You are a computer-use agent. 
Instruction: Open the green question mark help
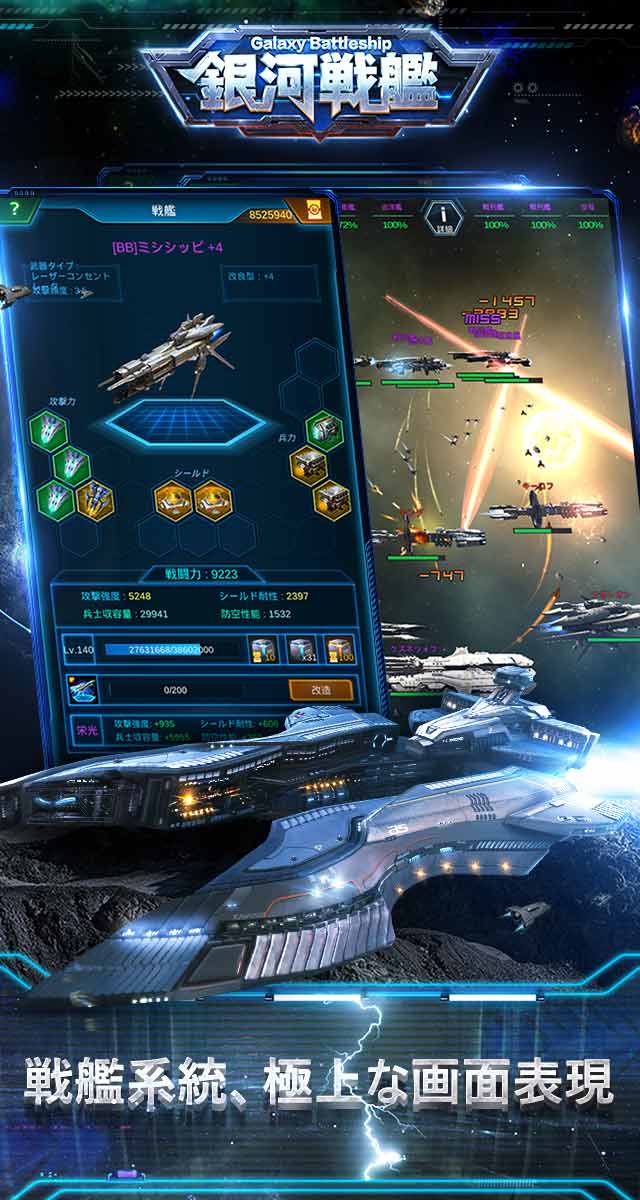[x=14, y=209]
